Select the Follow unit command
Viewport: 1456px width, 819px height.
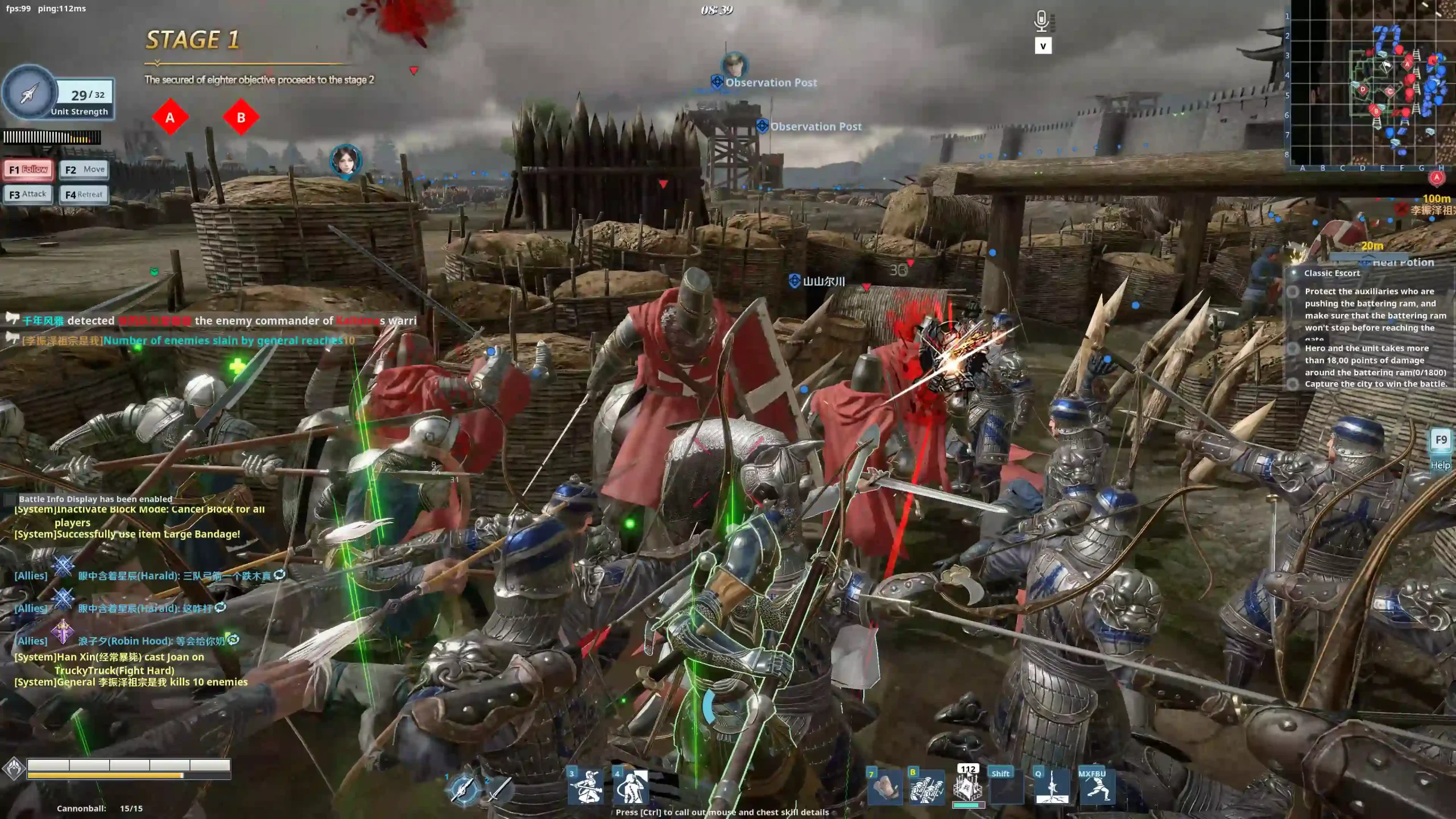tap(28, 169)
